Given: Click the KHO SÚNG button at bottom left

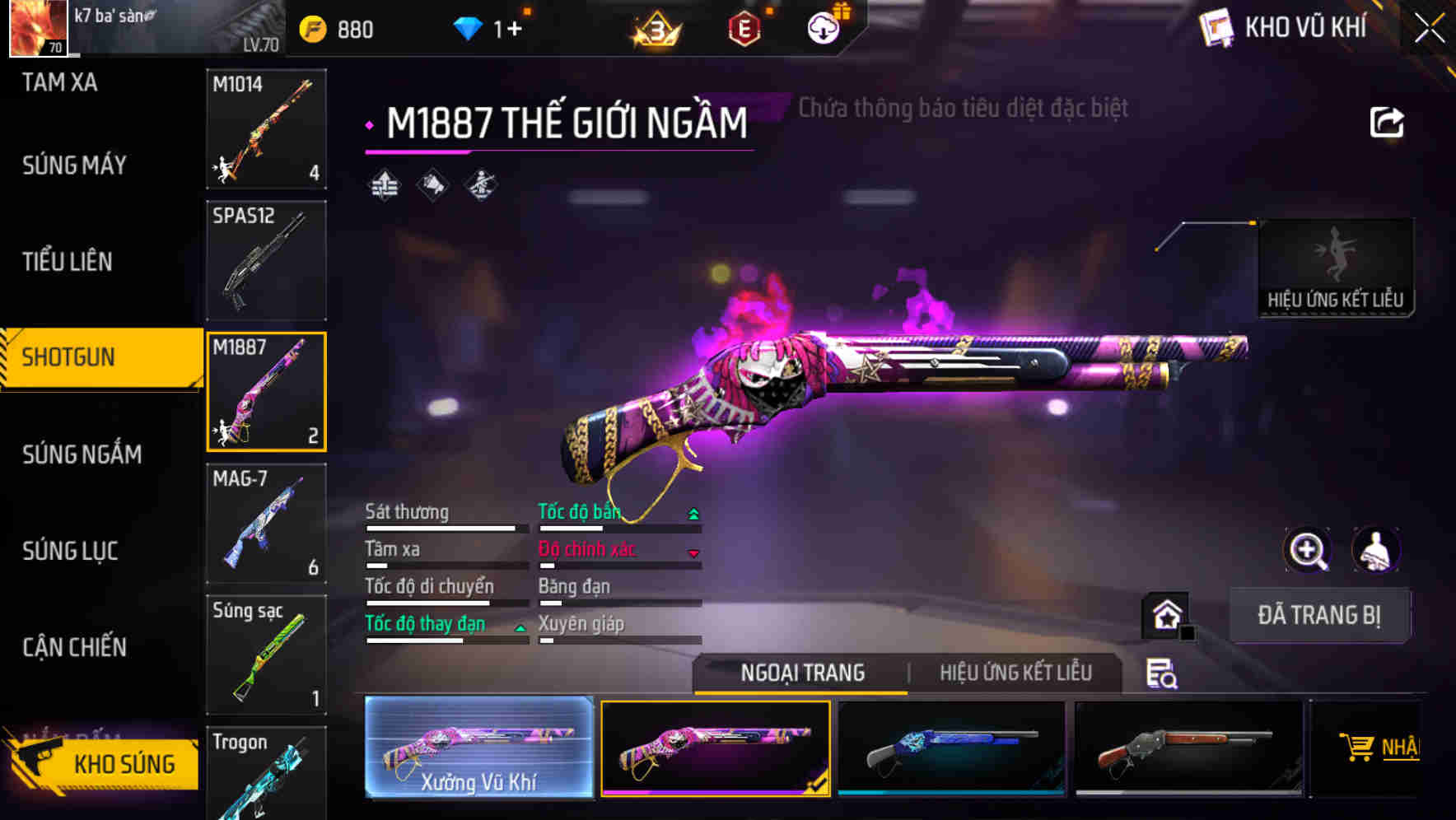Looking at the screenshot, I should pos(122,763).
